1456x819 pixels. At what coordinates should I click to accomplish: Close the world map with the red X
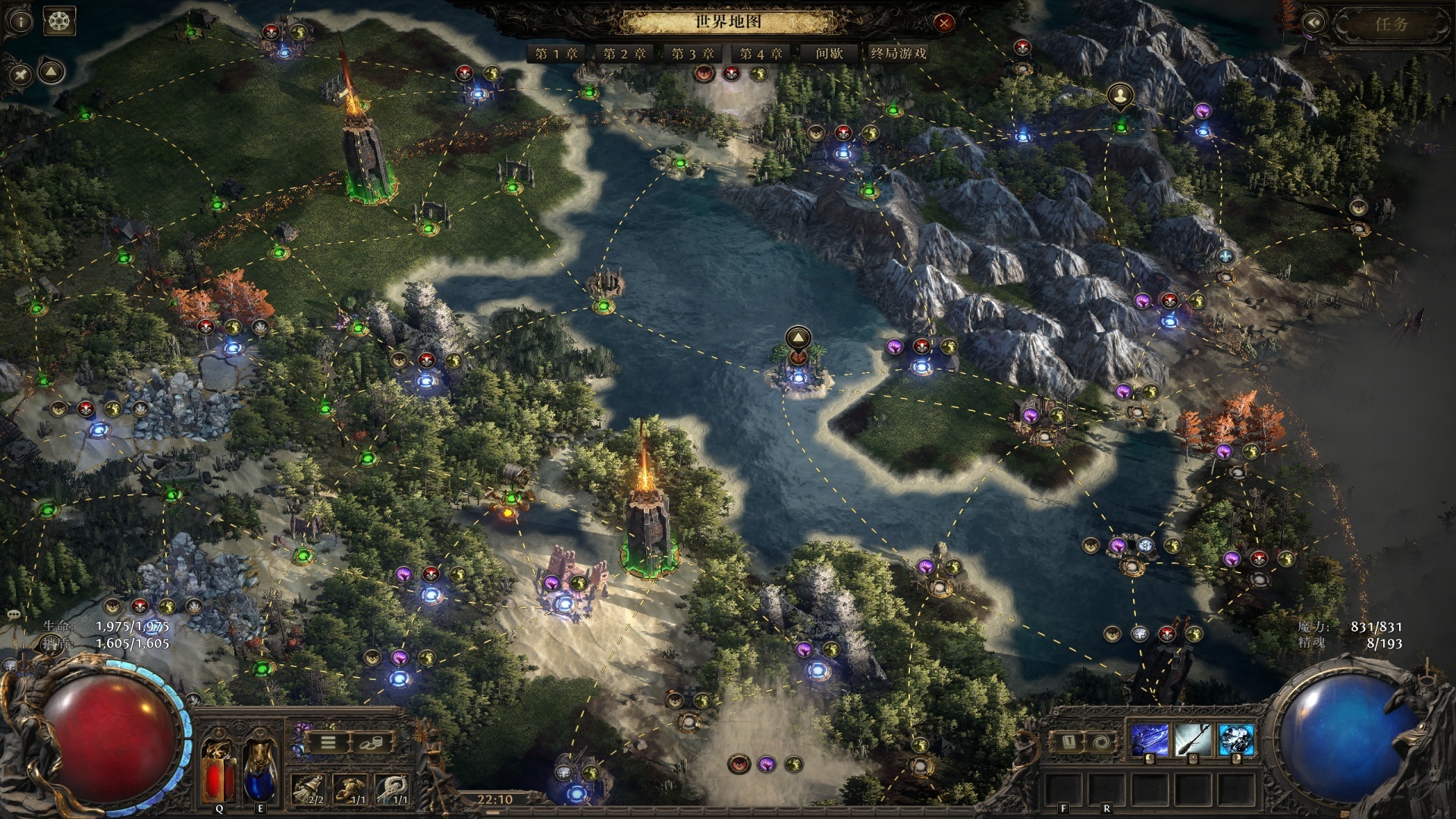click(943, 23)
